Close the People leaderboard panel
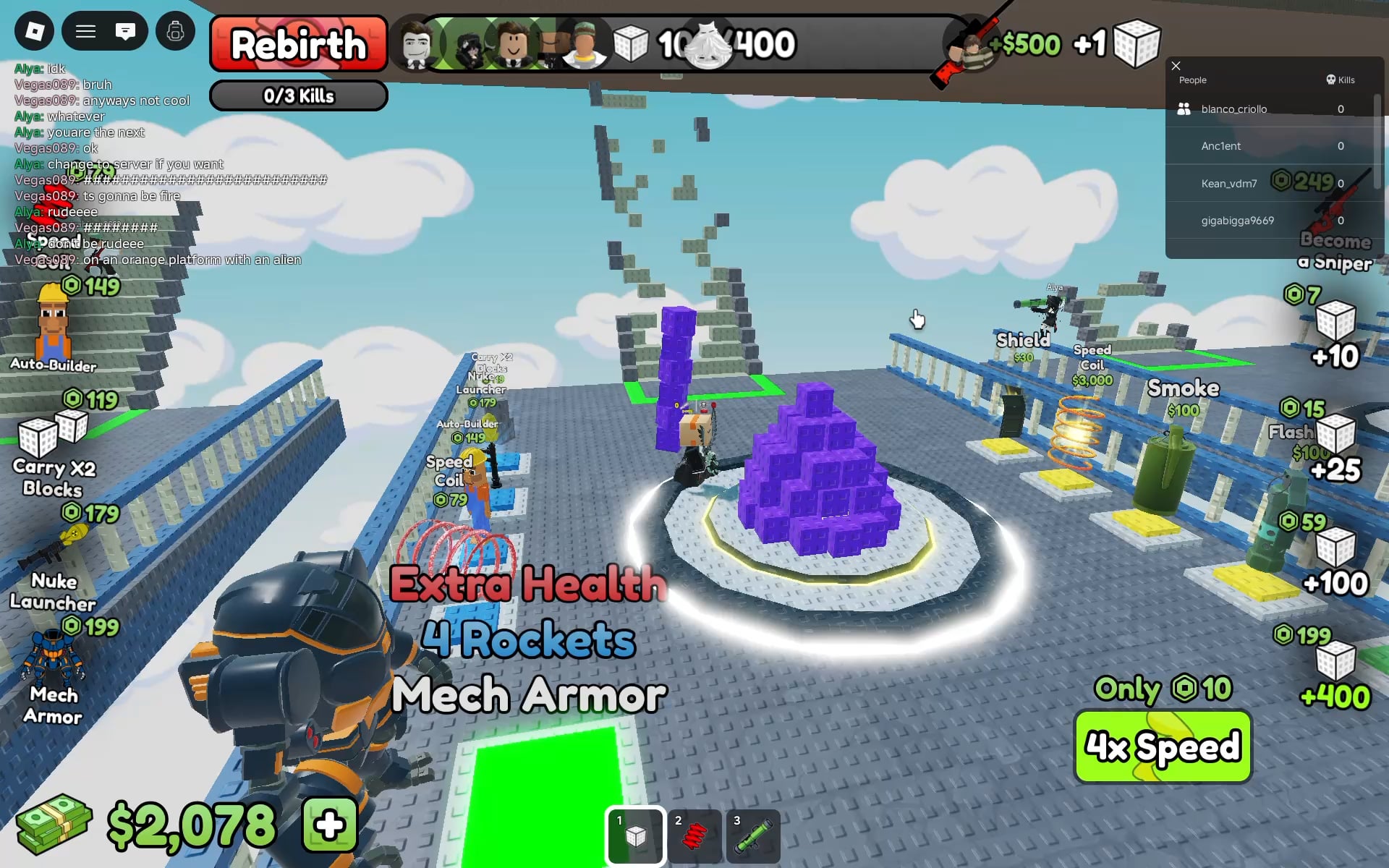This screenshot has height=868, width=1389. 1176,66
